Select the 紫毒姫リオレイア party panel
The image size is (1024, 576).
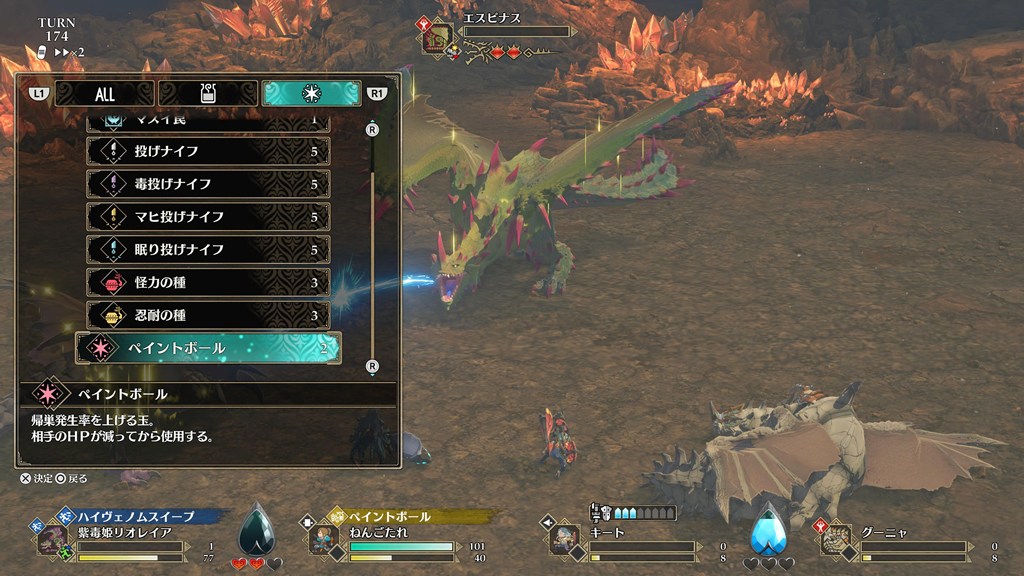click(130, 538)
